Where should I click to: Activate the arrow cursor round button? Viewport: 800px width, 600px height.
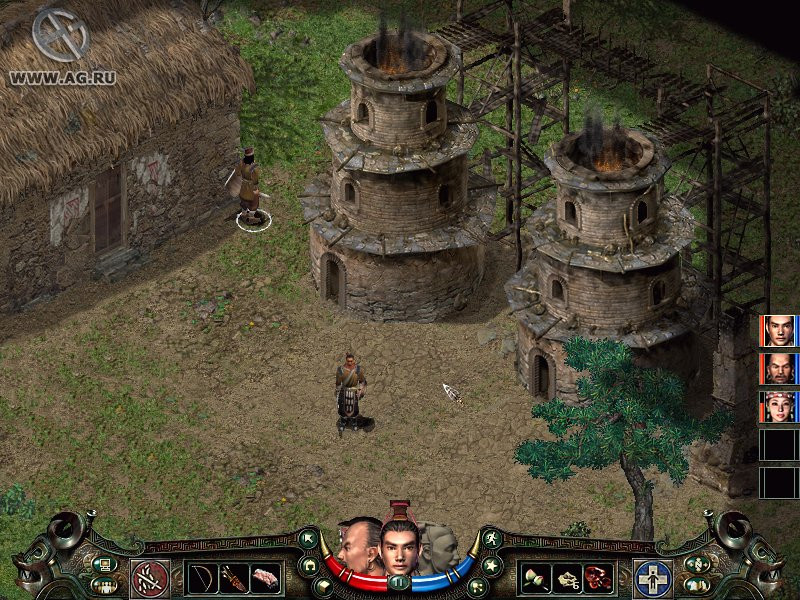pyautogui.click(x=309, y=540)
